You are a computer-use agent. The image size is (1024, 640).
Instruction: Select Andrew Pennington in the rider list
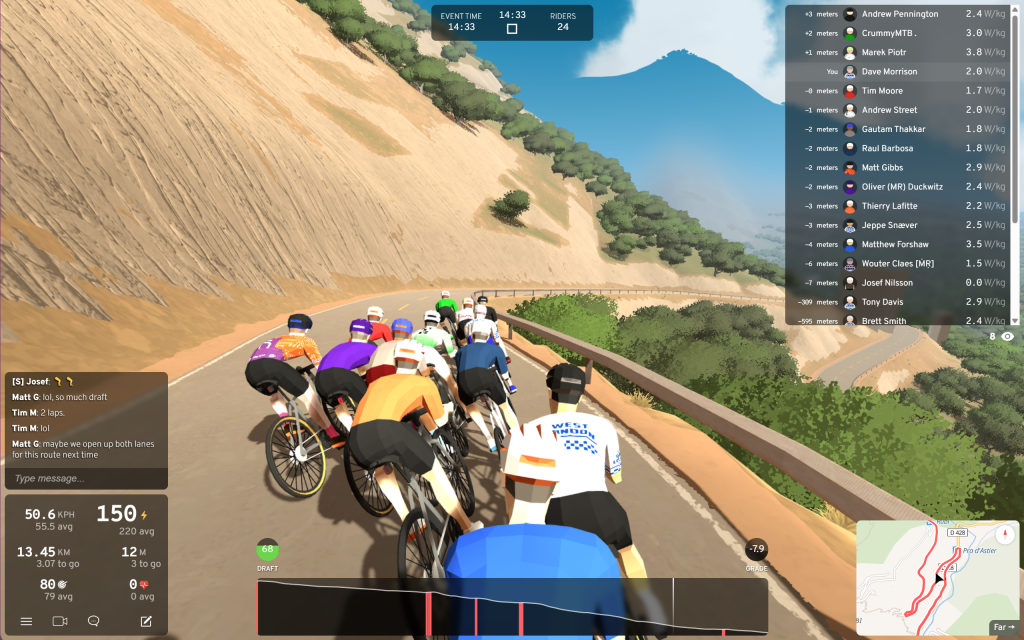tap(900, 14)
